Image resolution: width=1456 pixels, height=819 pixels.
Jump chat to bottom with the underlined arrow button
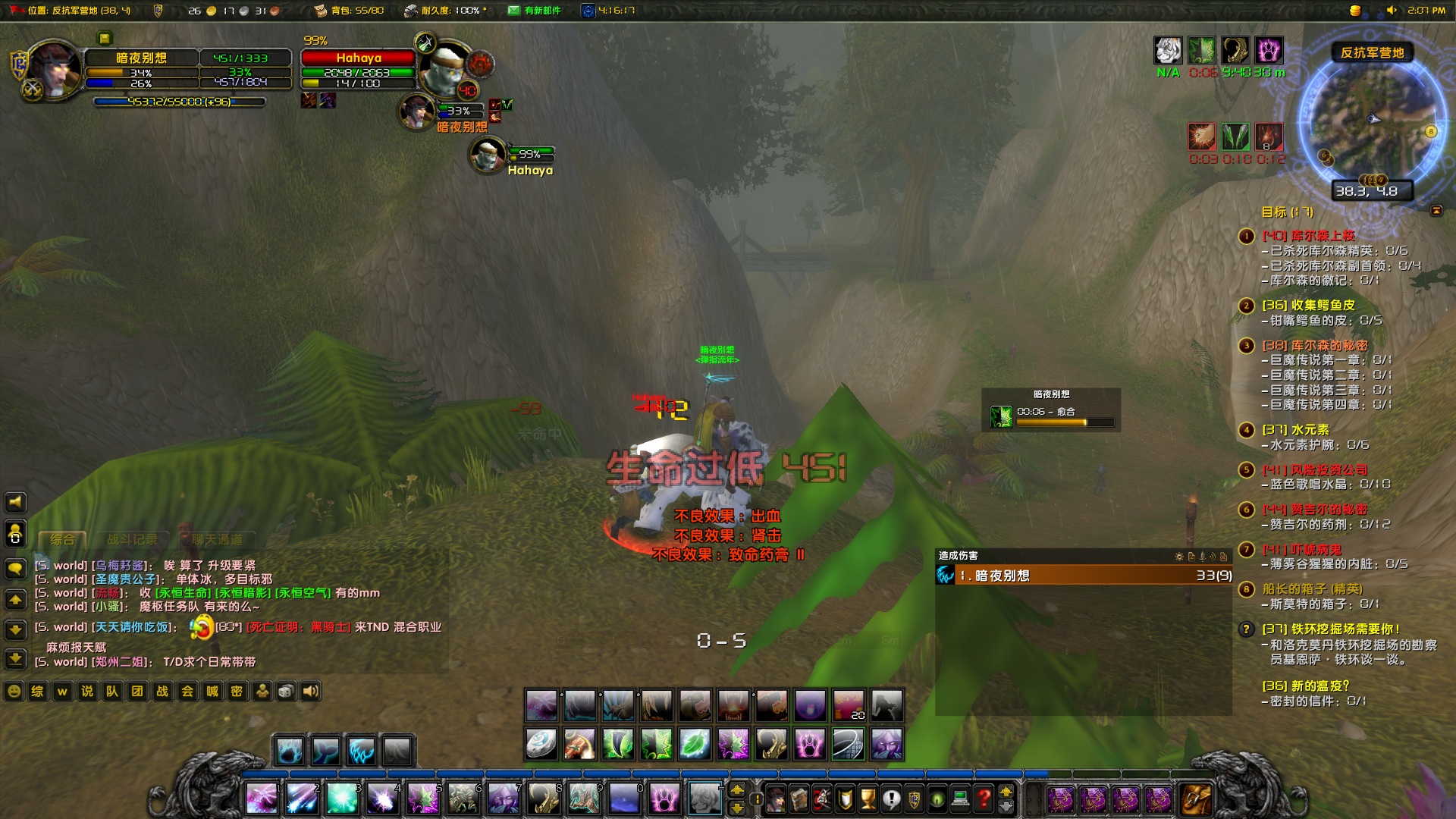15,659
